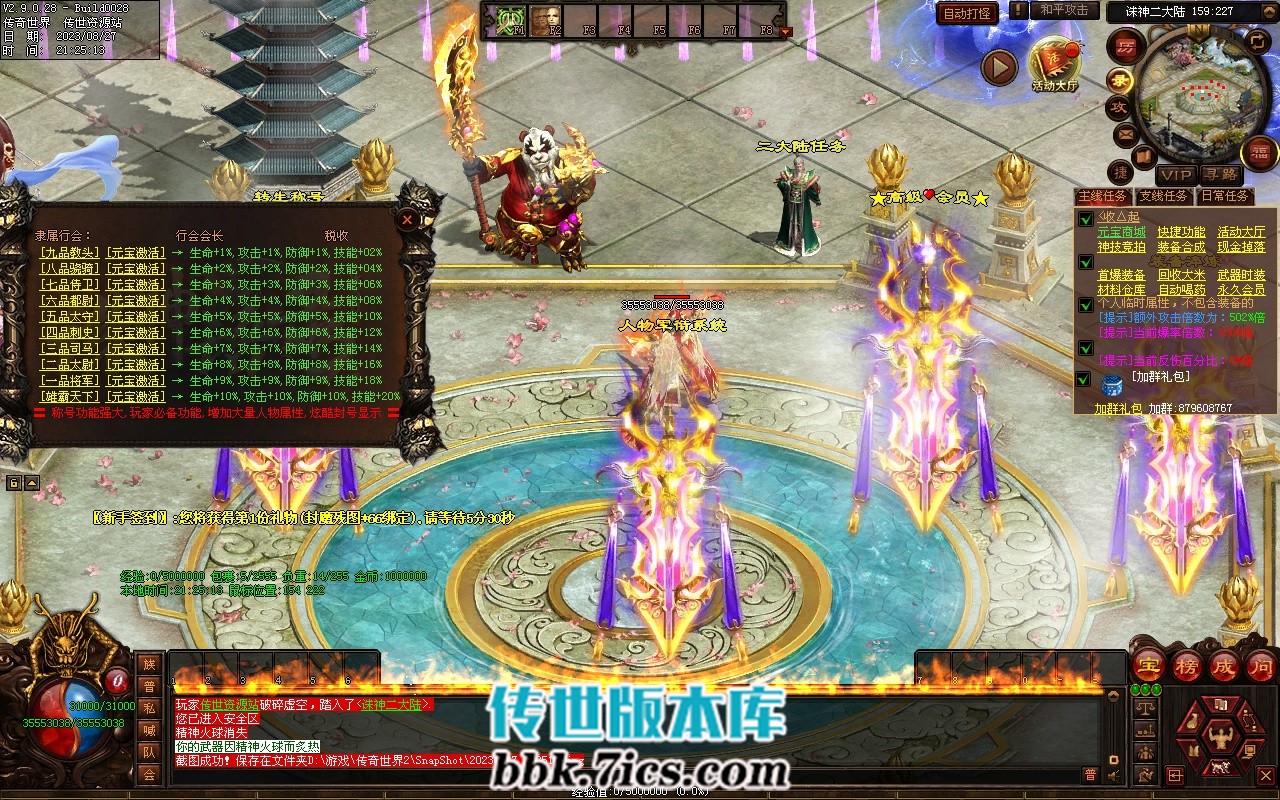
Task: Switch to 支线任务 side quest tab
Action: click(x=1164, y=196)
